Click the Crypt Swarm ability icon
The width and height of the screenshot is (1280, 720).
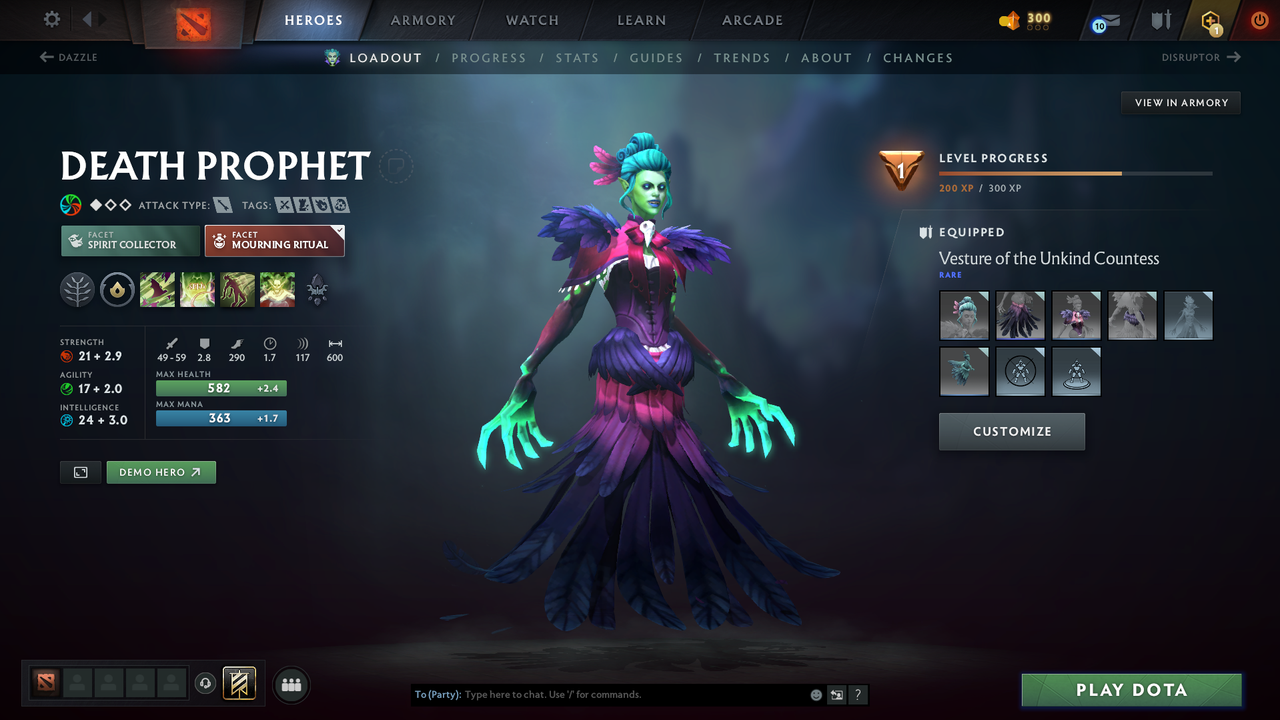157,290
